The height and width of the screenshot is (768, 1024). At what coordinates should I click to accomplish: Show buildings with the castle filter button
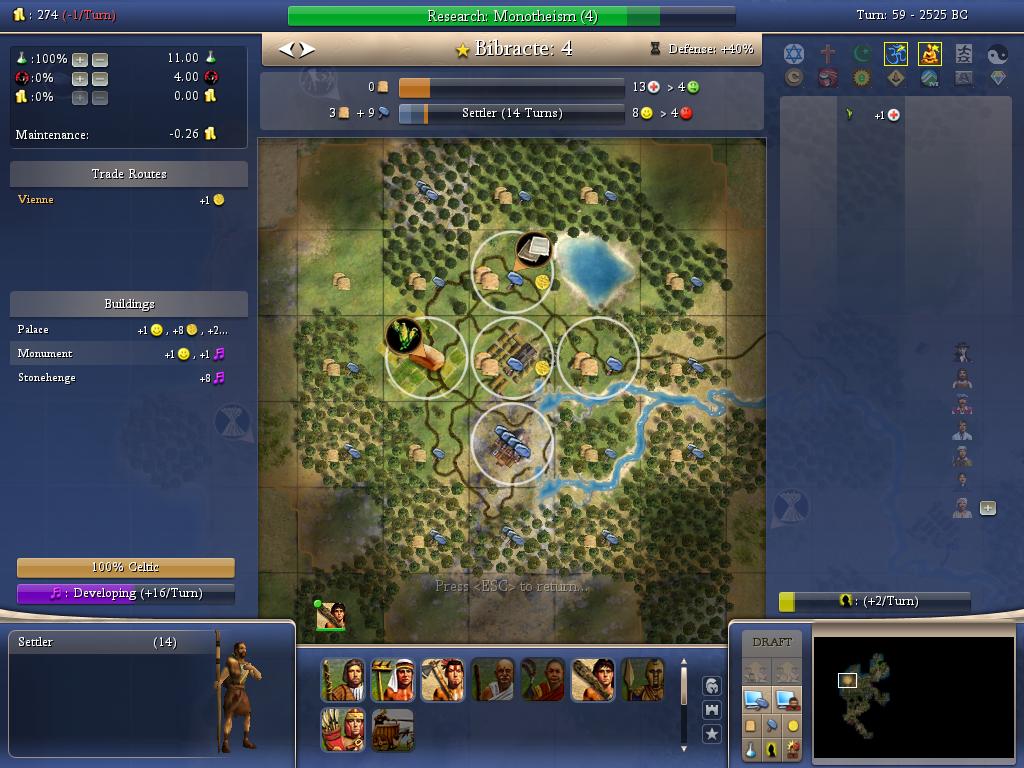point(712,710)
